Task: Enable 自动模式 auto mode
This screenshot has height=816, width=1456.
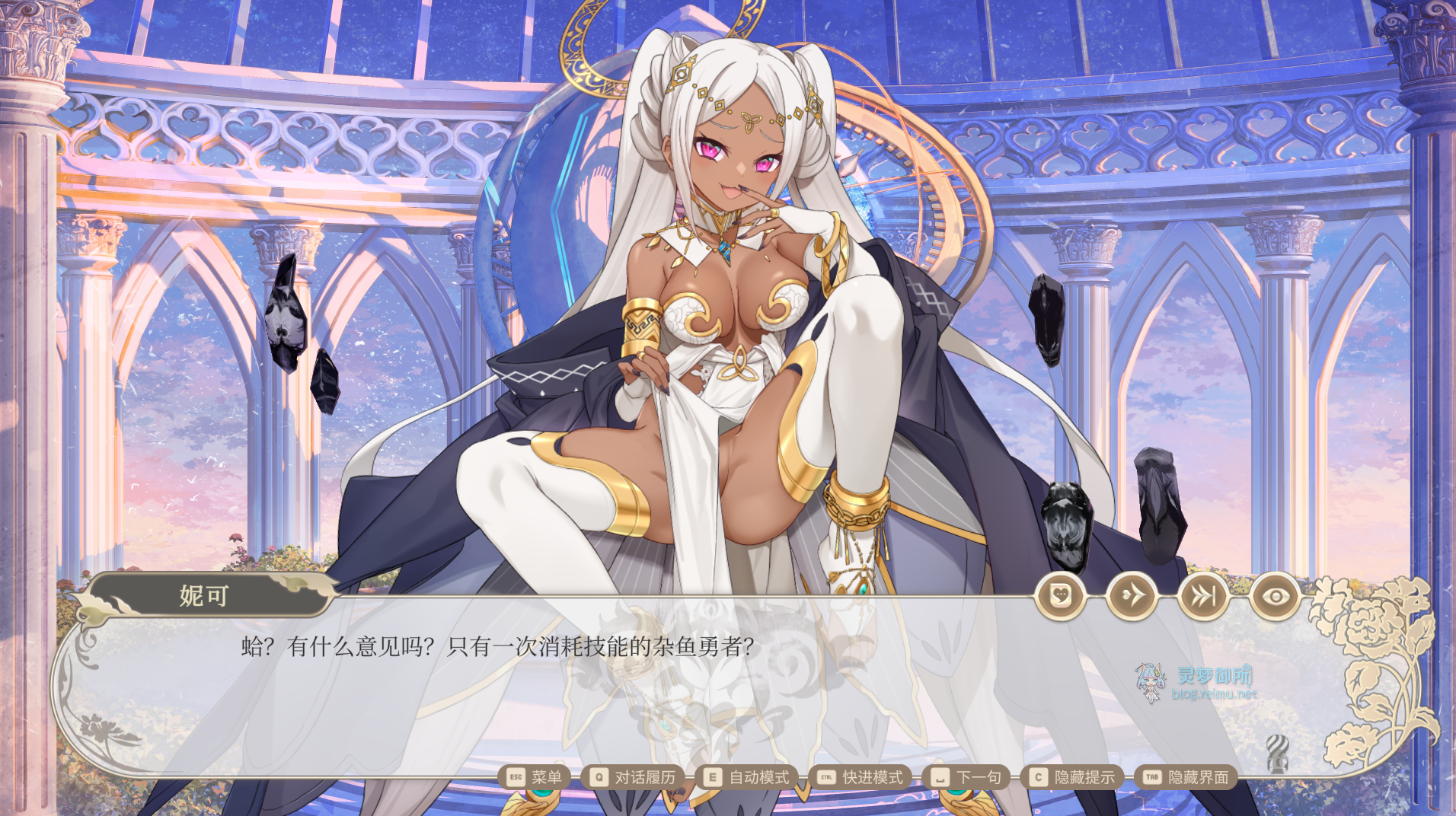Action: pos(760,777)
